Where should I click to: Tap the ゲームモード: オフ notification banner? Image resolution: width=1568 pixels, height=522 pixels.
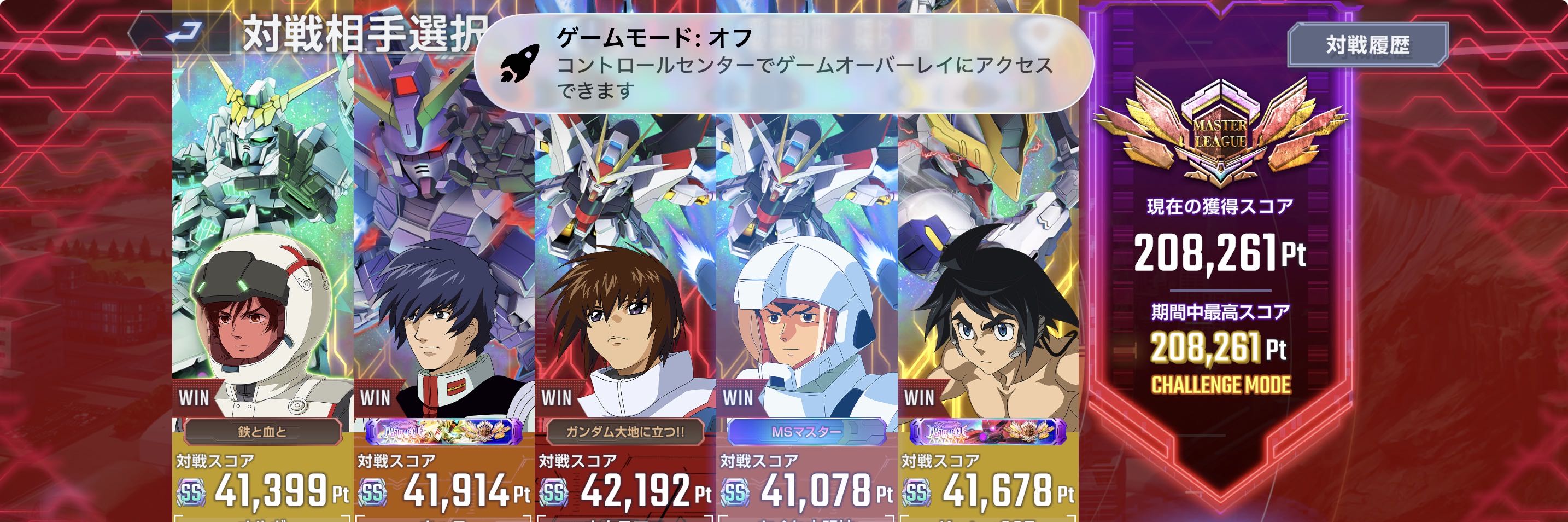coord(783,64)
